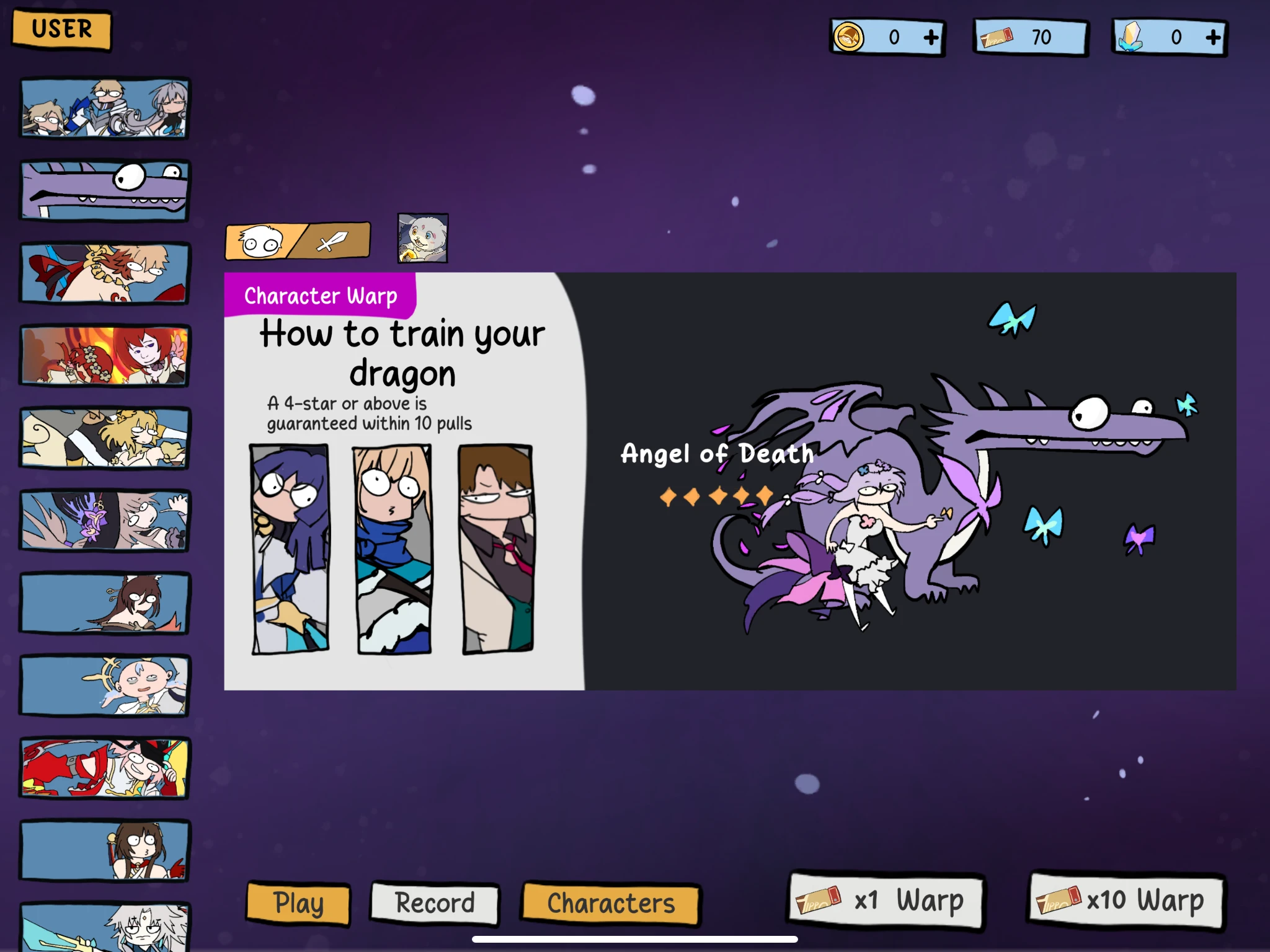
Task: Select the sword weapon warp tab
Action: pyautogui.click(x=329, y=240)
